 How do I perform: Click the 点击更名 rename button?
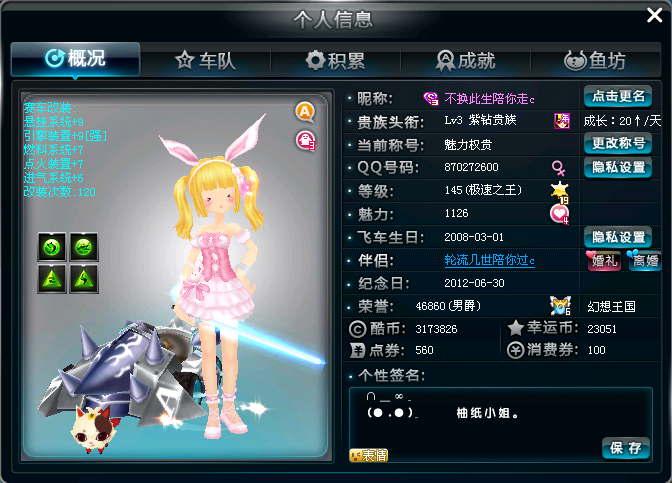617,97
